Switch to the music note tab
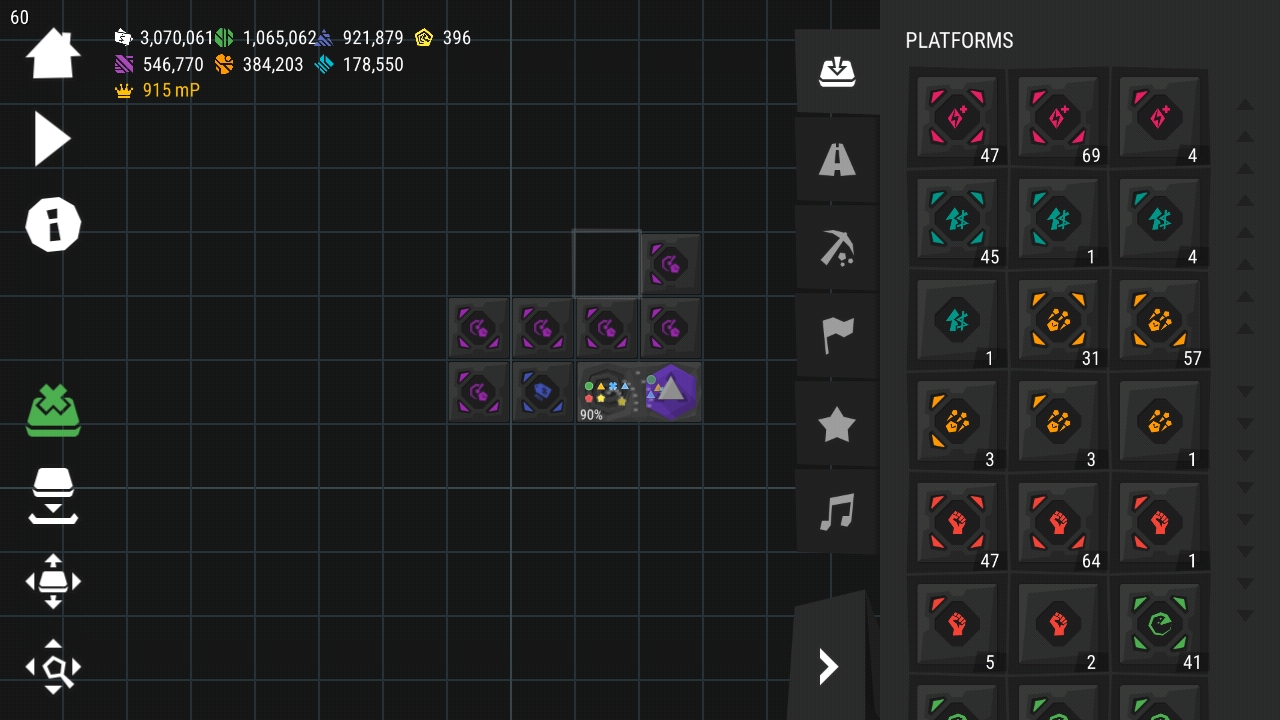1280x720 pixels. [837, 512]
